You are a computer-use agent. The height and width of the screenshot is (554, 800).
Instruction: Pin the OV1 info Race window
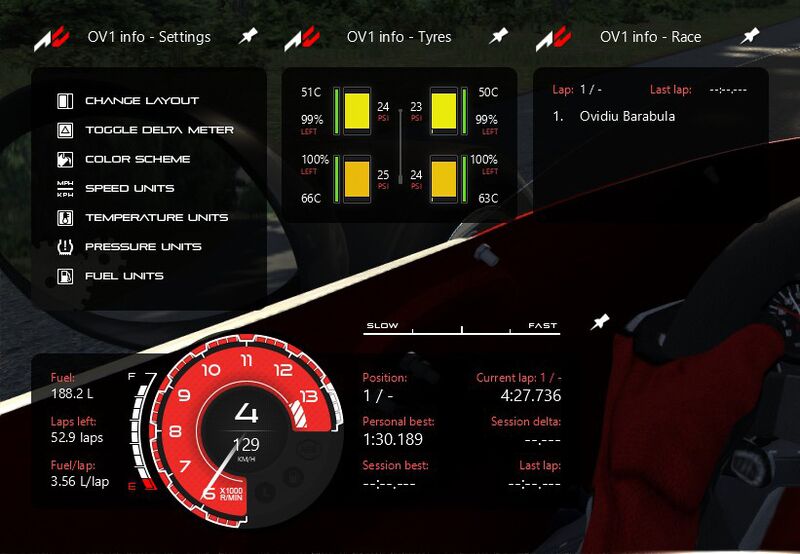point(750,36)
